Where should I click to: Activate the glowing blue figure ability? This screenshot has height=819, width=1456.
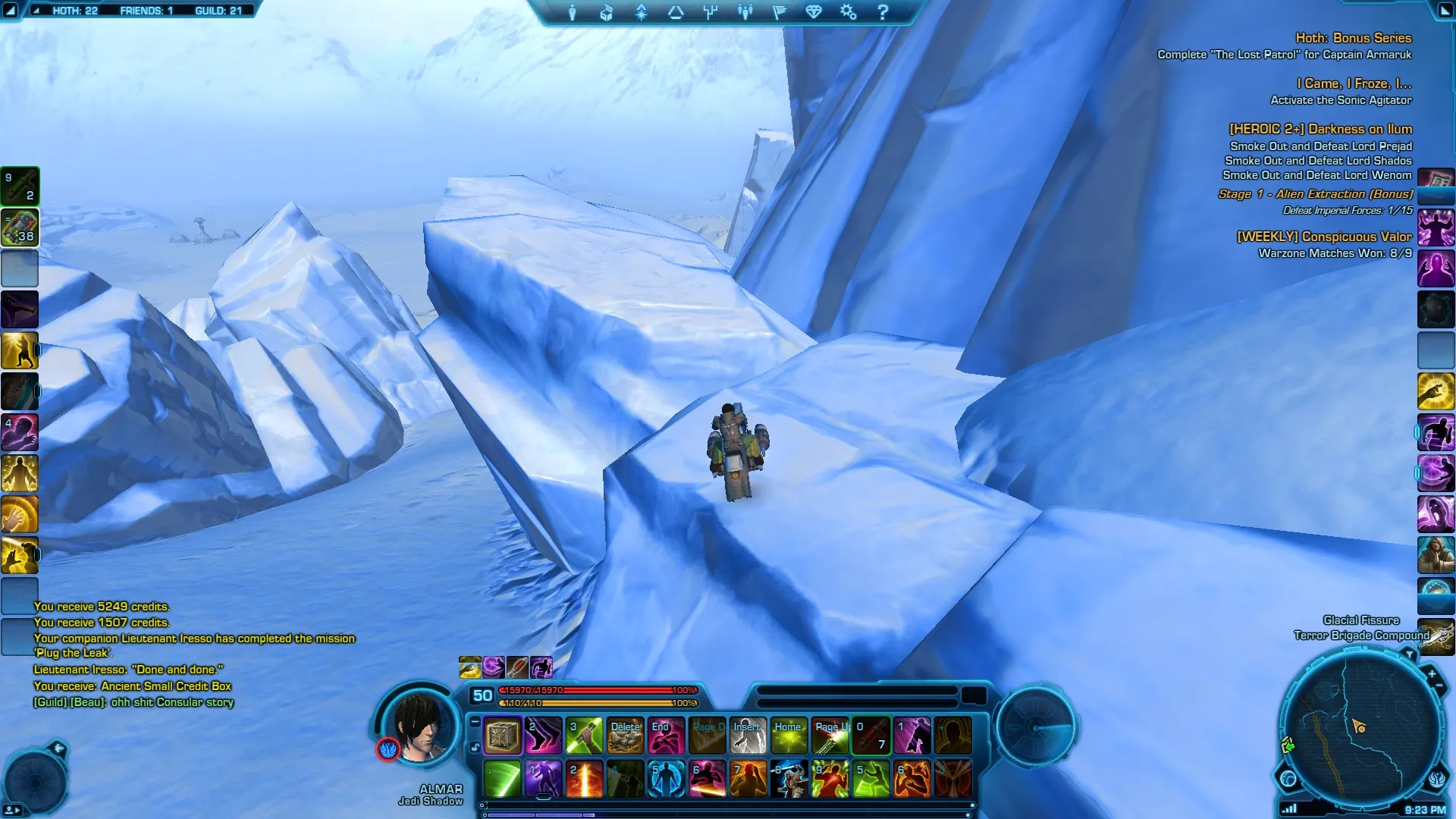click(667, 779)
